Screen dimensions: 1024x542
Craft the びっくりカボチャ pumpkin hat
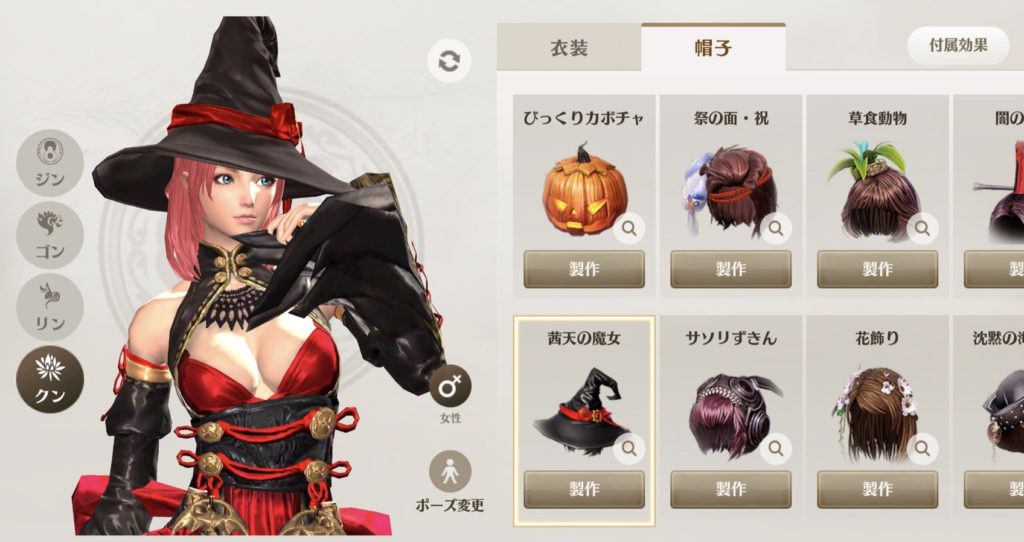pos(584,269)
